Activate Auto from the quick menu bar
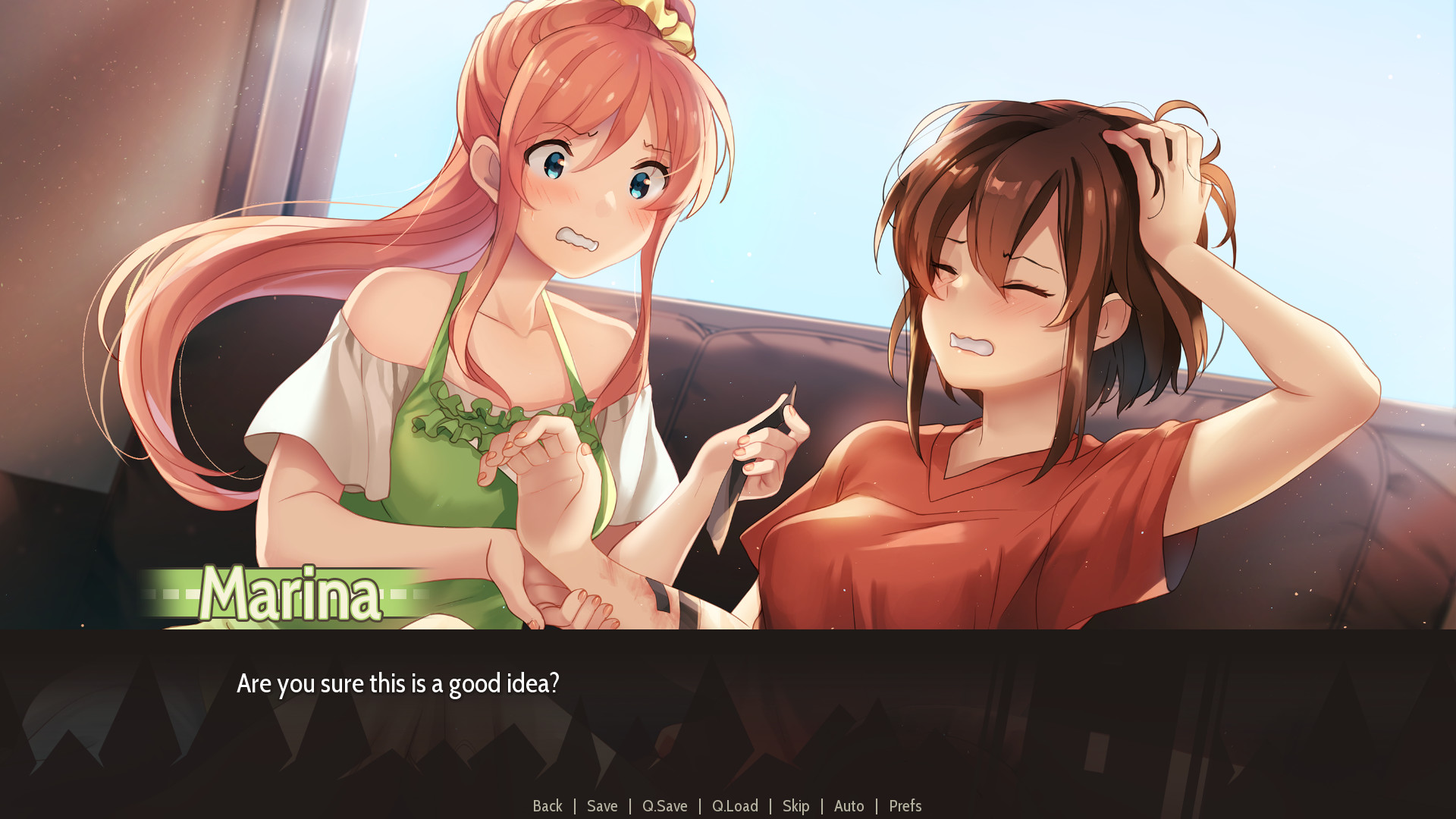 tap(849, 806)
